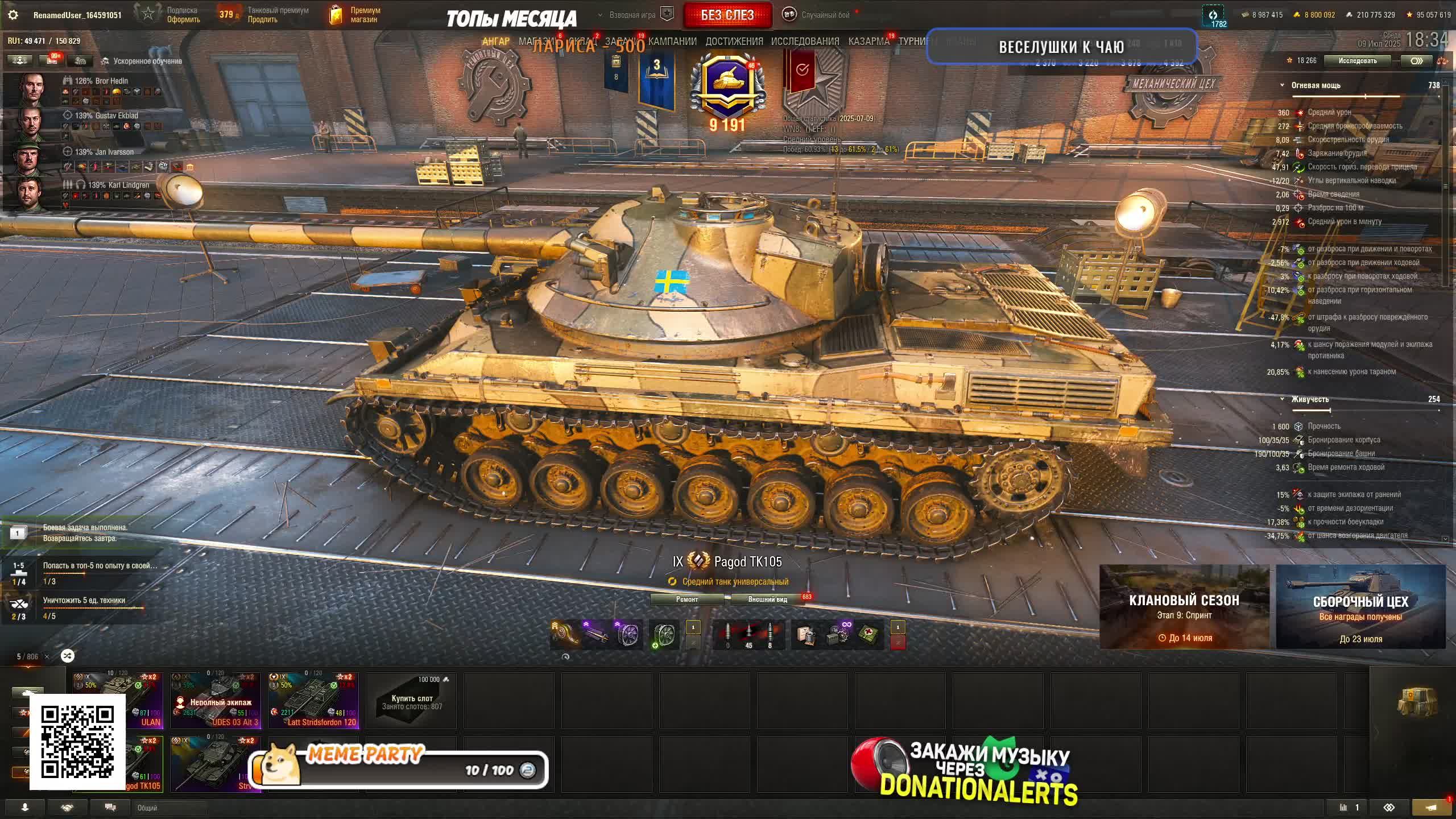Open the 'ДОСТИЖЕНИЯ' tab
1456x819 pixels.
click(x=734, y=42)
